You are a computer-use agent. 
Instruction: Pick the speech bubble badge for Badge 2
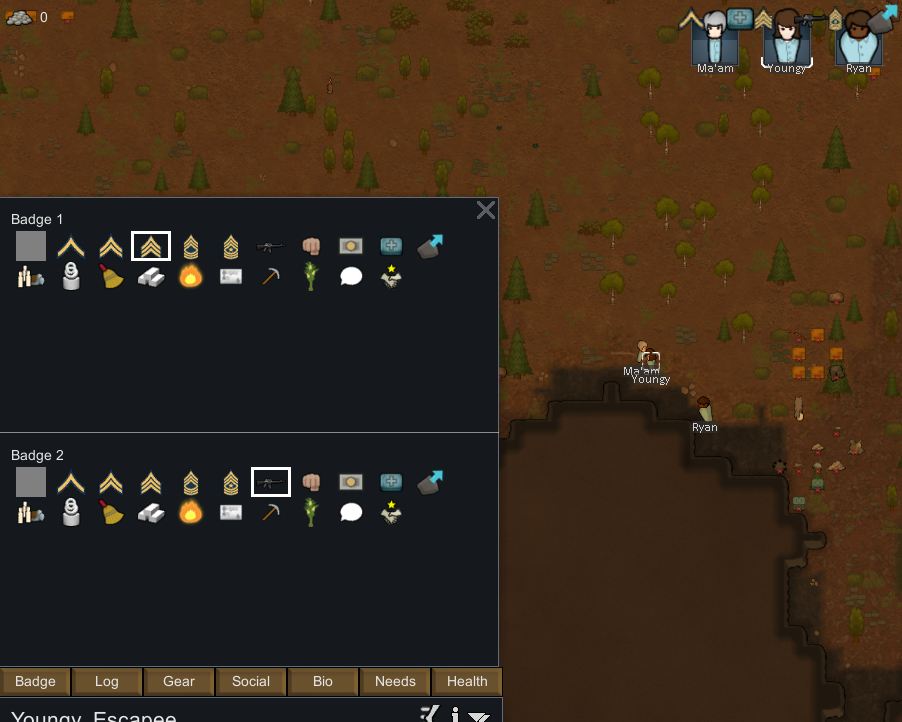coord(350,512)
